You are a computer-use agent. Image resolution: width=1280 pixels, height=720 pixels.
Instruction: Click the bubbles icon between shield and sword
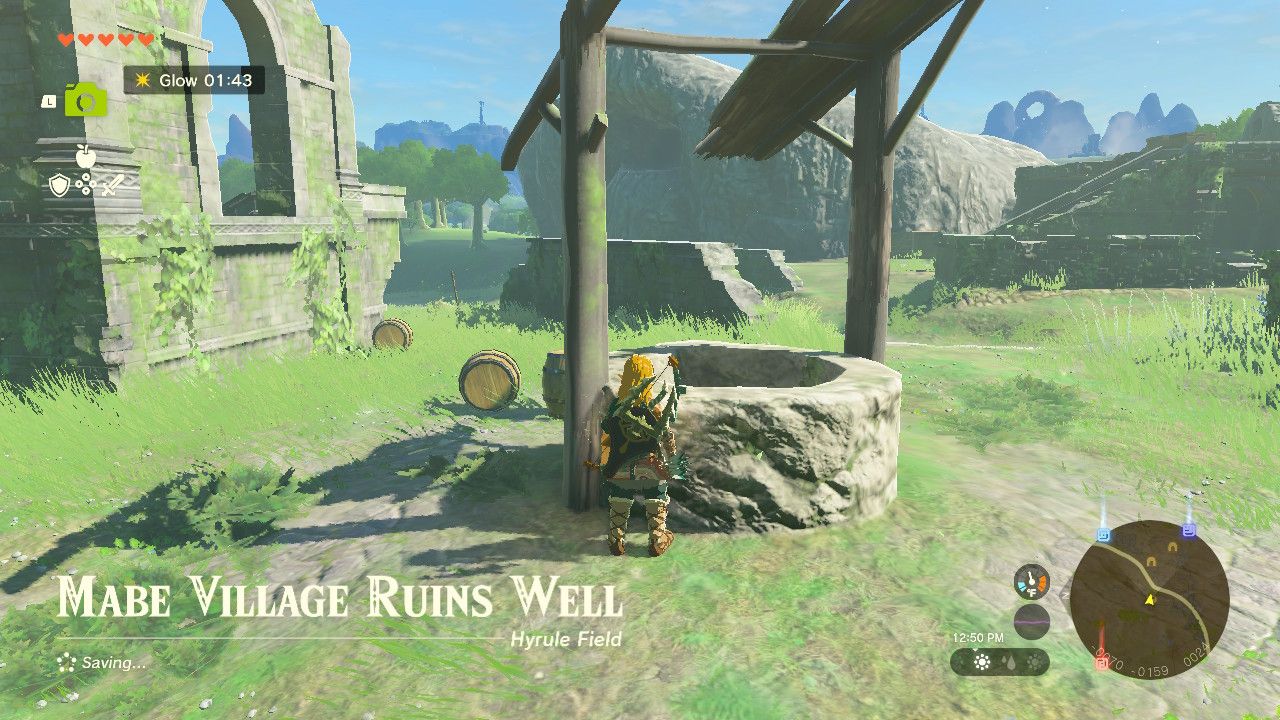coord(85,184)
